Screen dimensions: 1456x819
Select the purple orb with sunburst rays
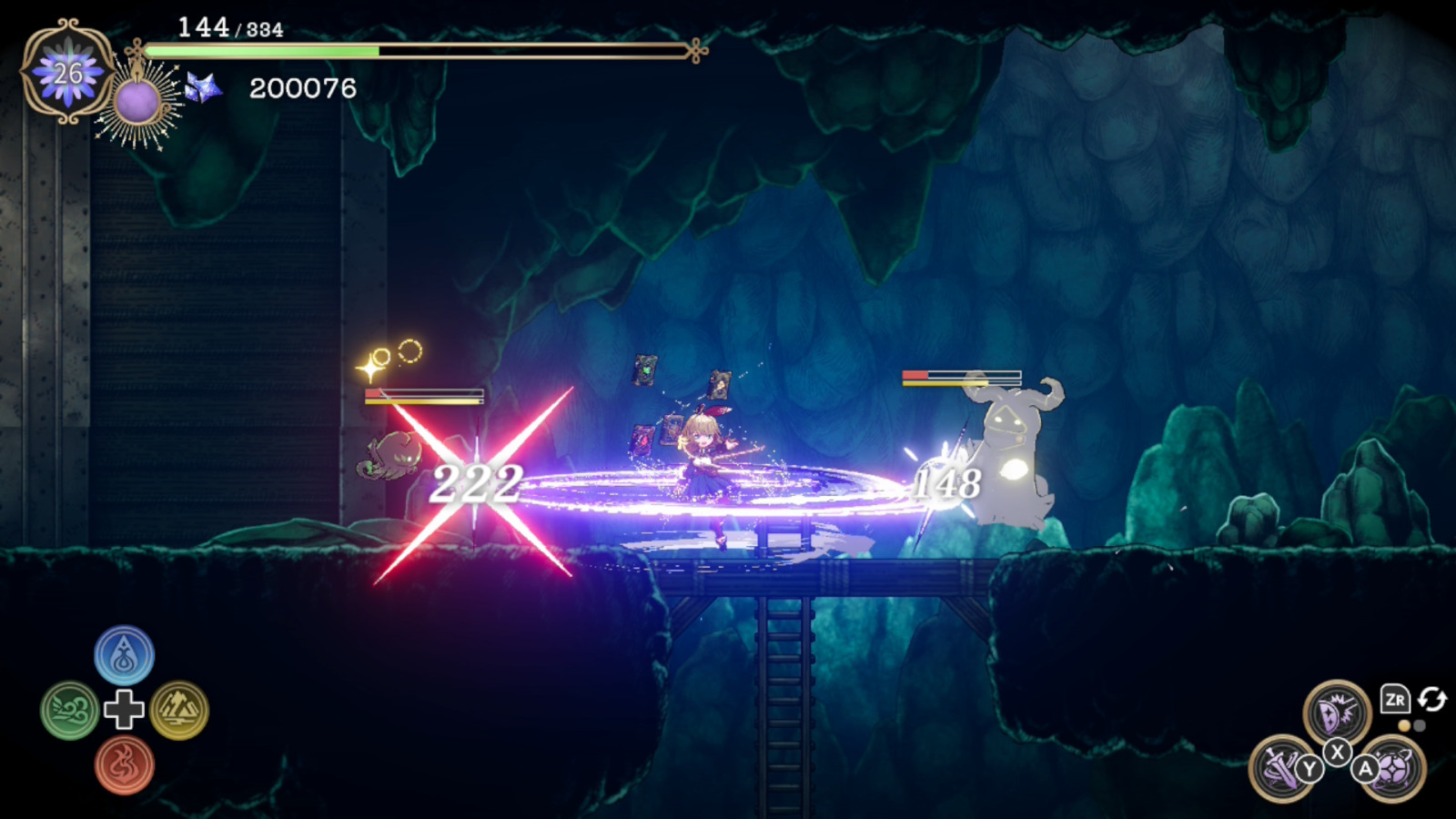pos(137,101)
